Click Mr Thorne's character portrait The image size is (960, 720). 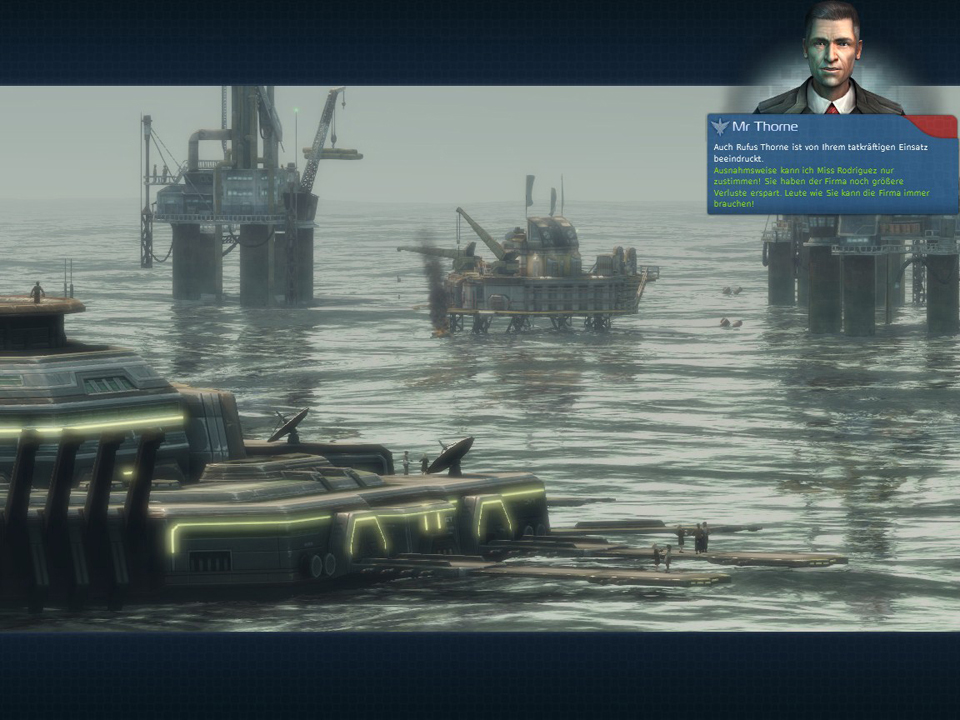pos(829,58)
